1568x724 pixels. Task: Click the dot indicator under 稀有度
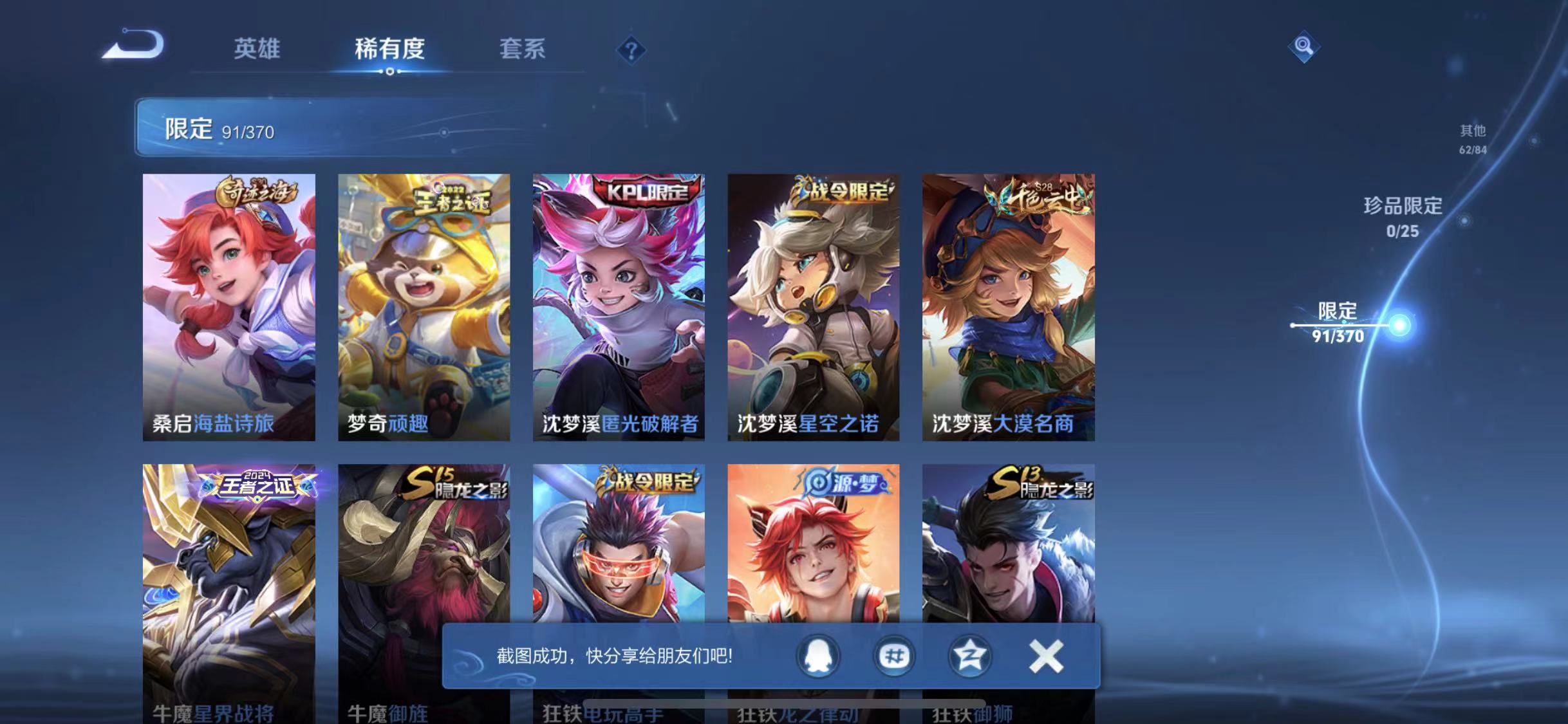pyautogui.click(x=391, y=73)
